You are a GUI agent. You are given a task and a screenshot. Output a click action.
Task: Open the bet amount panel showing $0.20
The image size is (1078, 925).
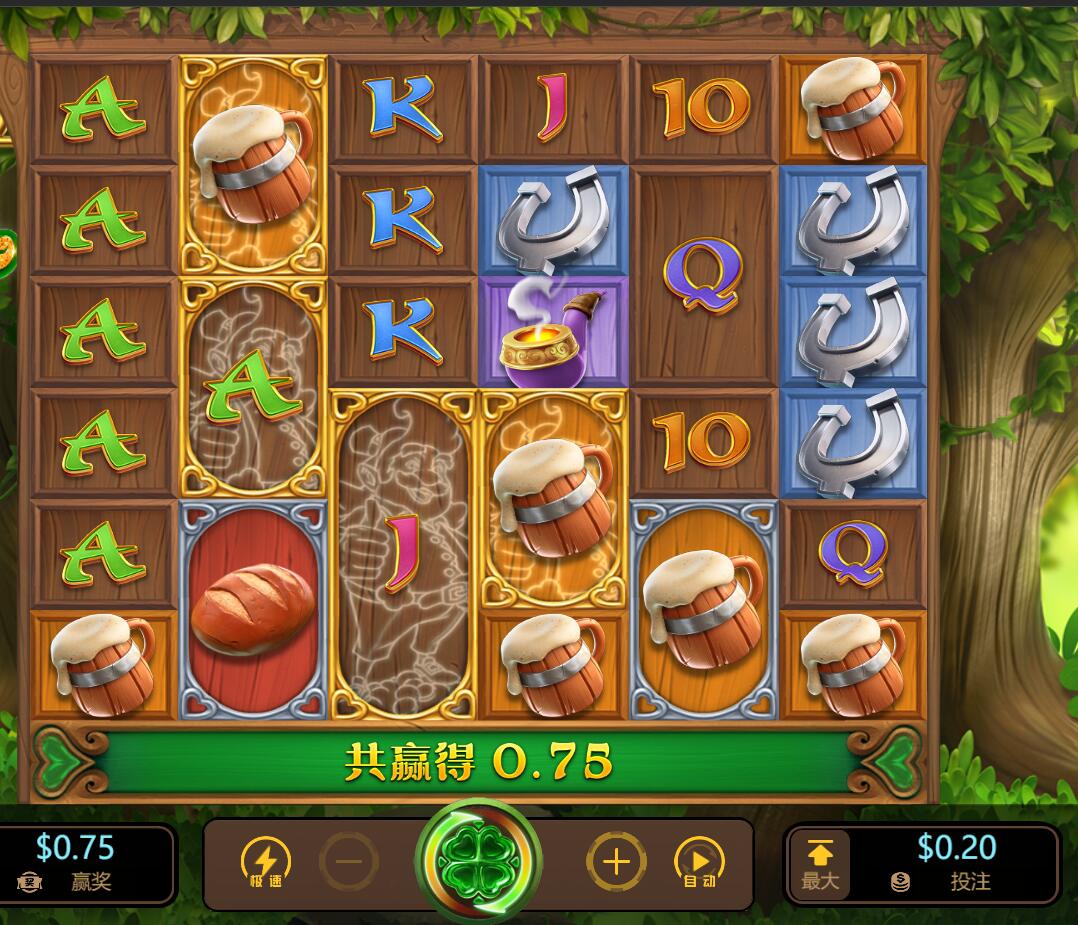955,862
